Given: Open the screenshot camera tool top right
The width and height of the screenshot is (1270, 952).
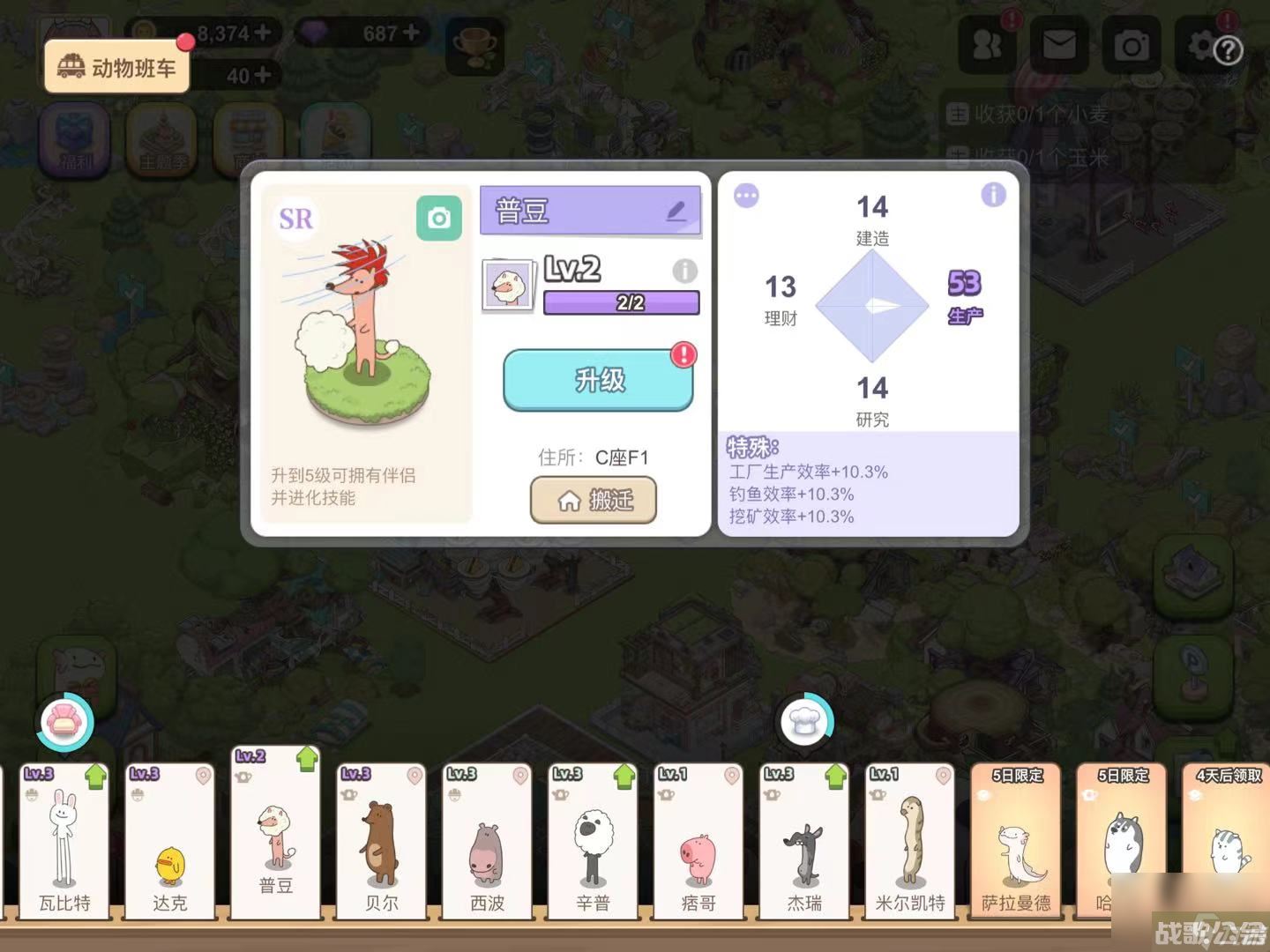Looking at the screenshot, I should (1132, 44).
